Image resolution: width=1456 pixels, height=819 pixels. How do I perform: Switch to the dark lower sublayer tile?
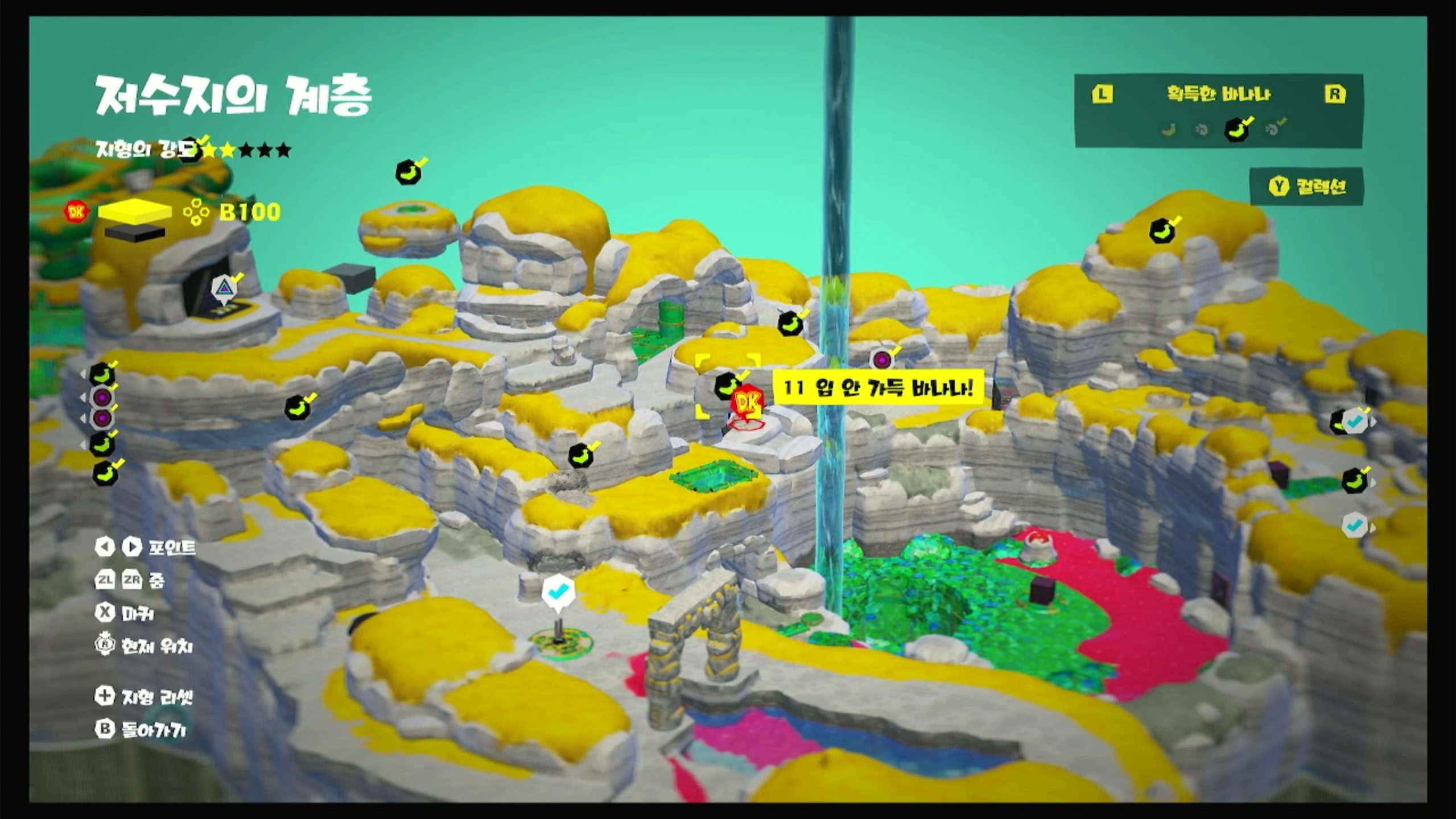(135, 231)
